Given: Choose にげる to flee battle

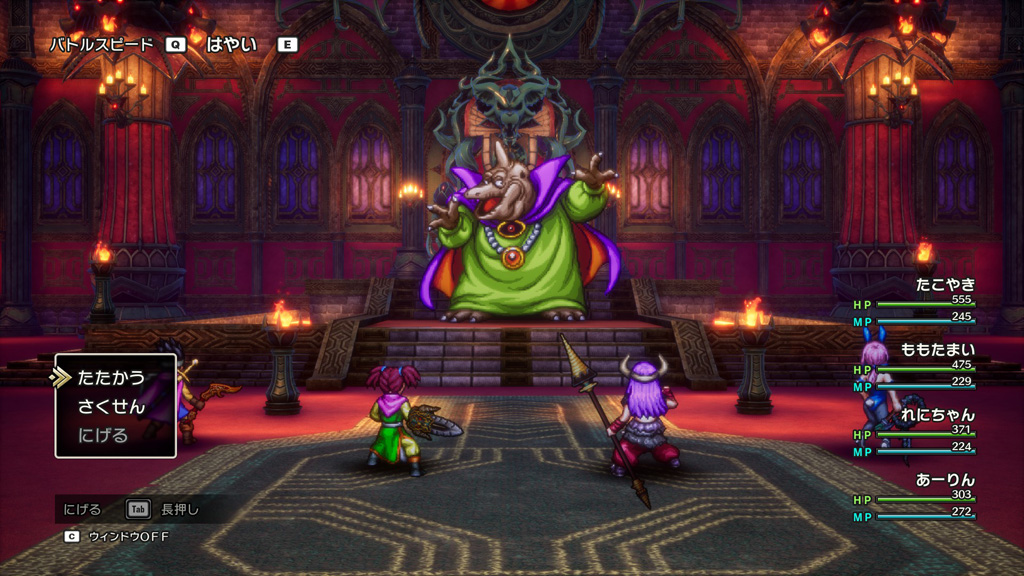Looking at the screenshot, I should pyautogui.click(x=104, y=435).
